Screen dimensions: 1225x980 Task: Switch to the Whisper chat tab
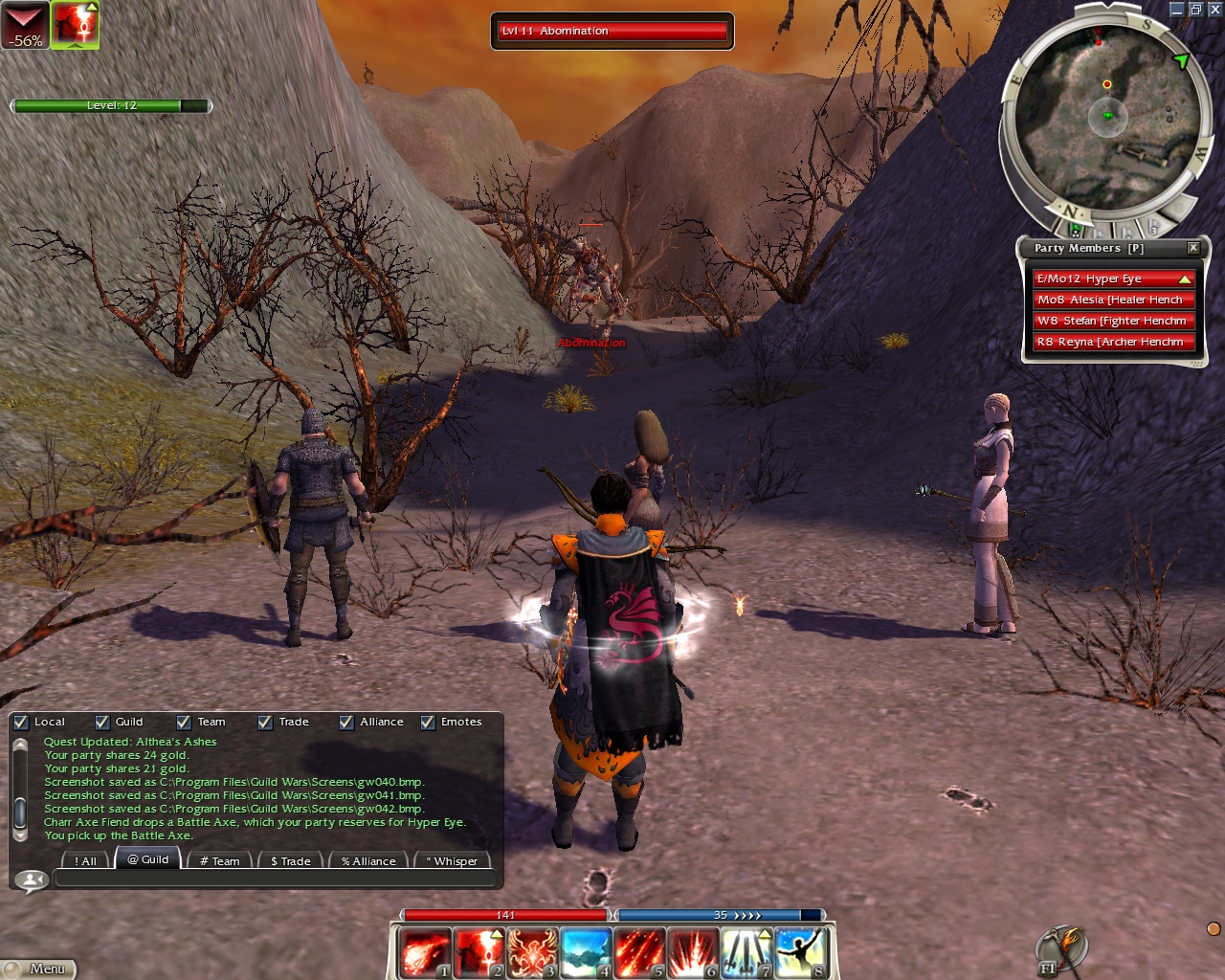[x=452, y=860]
